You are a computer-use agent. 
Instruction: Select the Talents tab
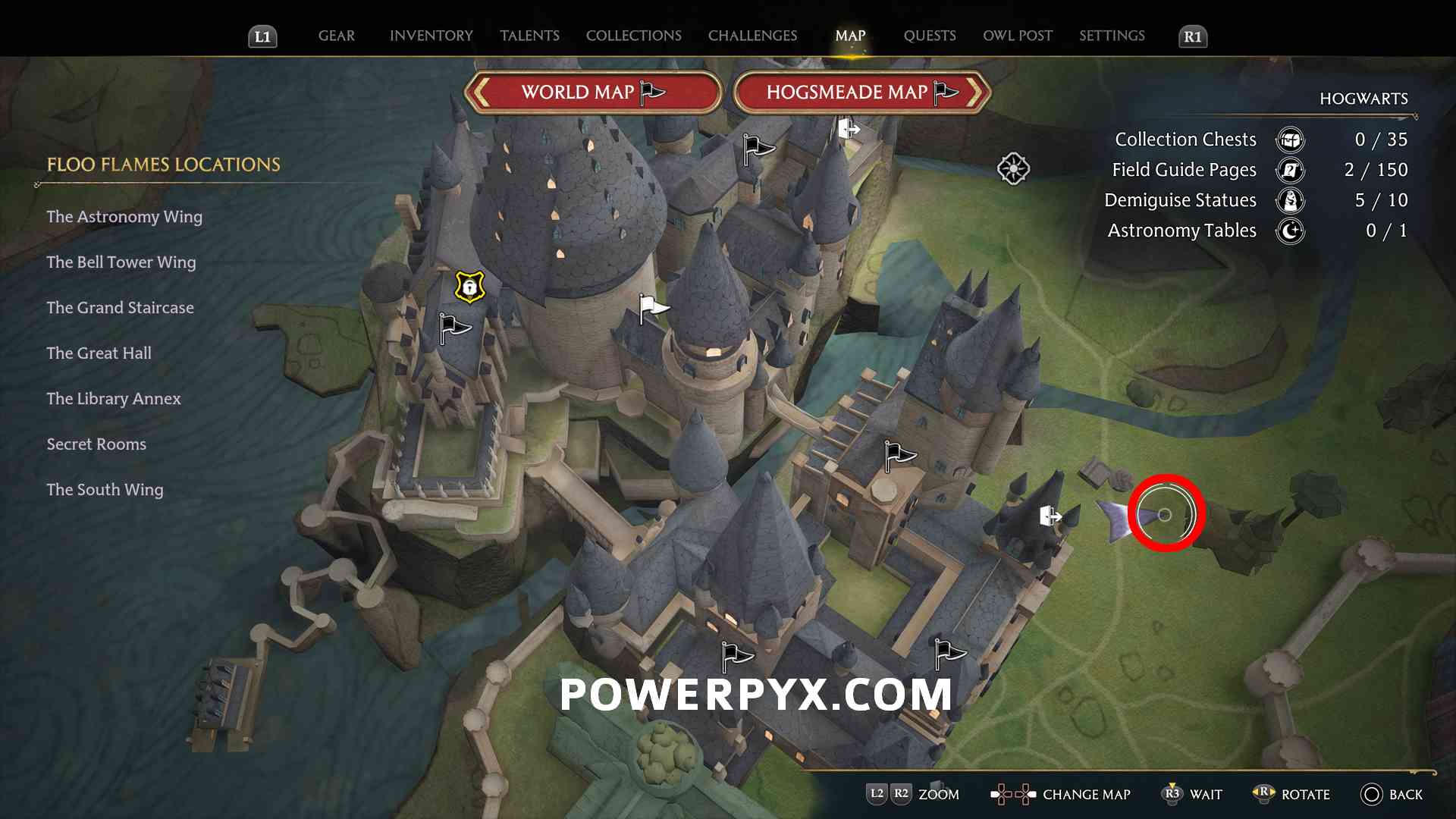(529, 36)
